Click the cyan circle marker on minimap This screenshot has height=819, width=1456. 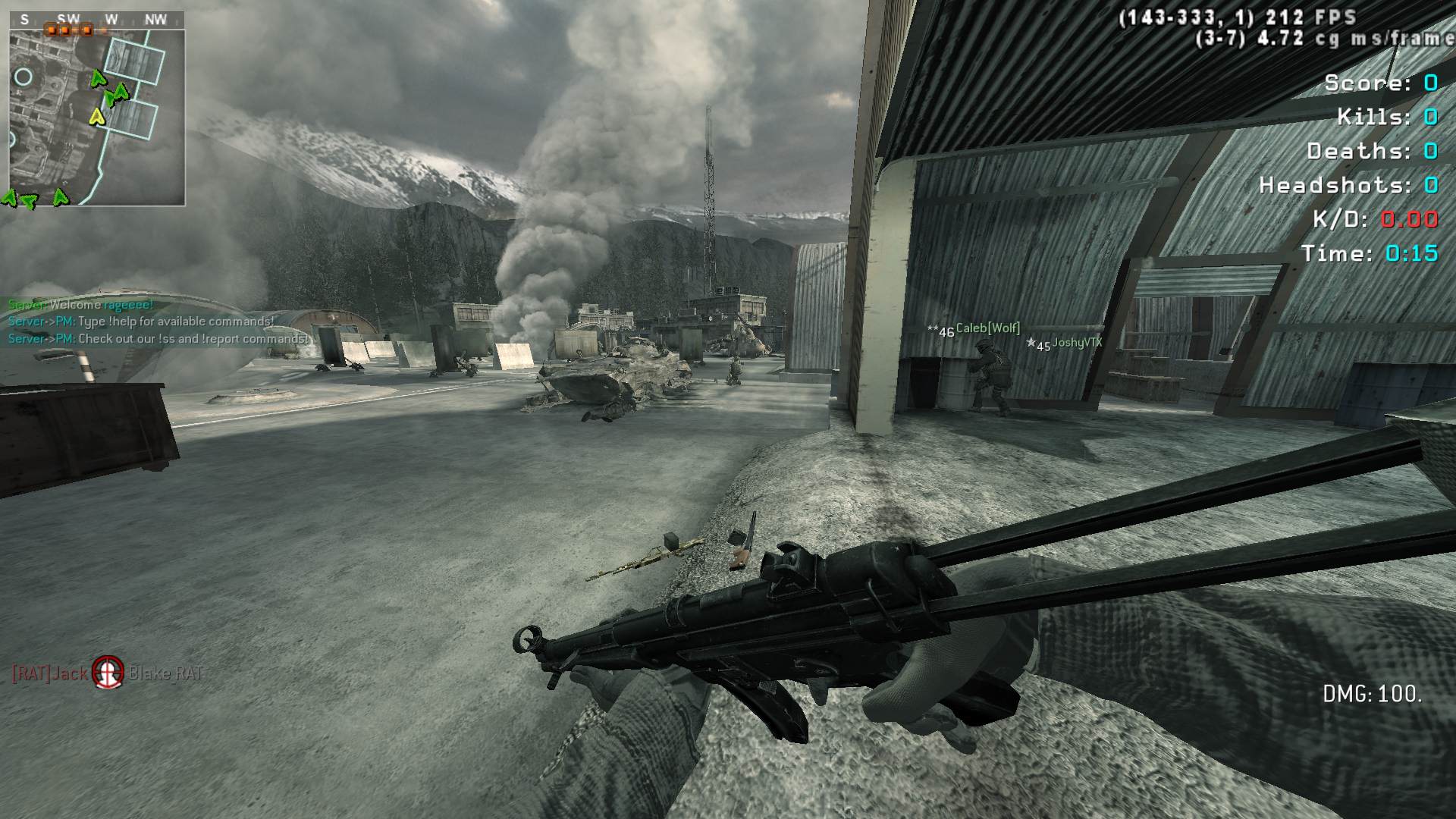24,77
